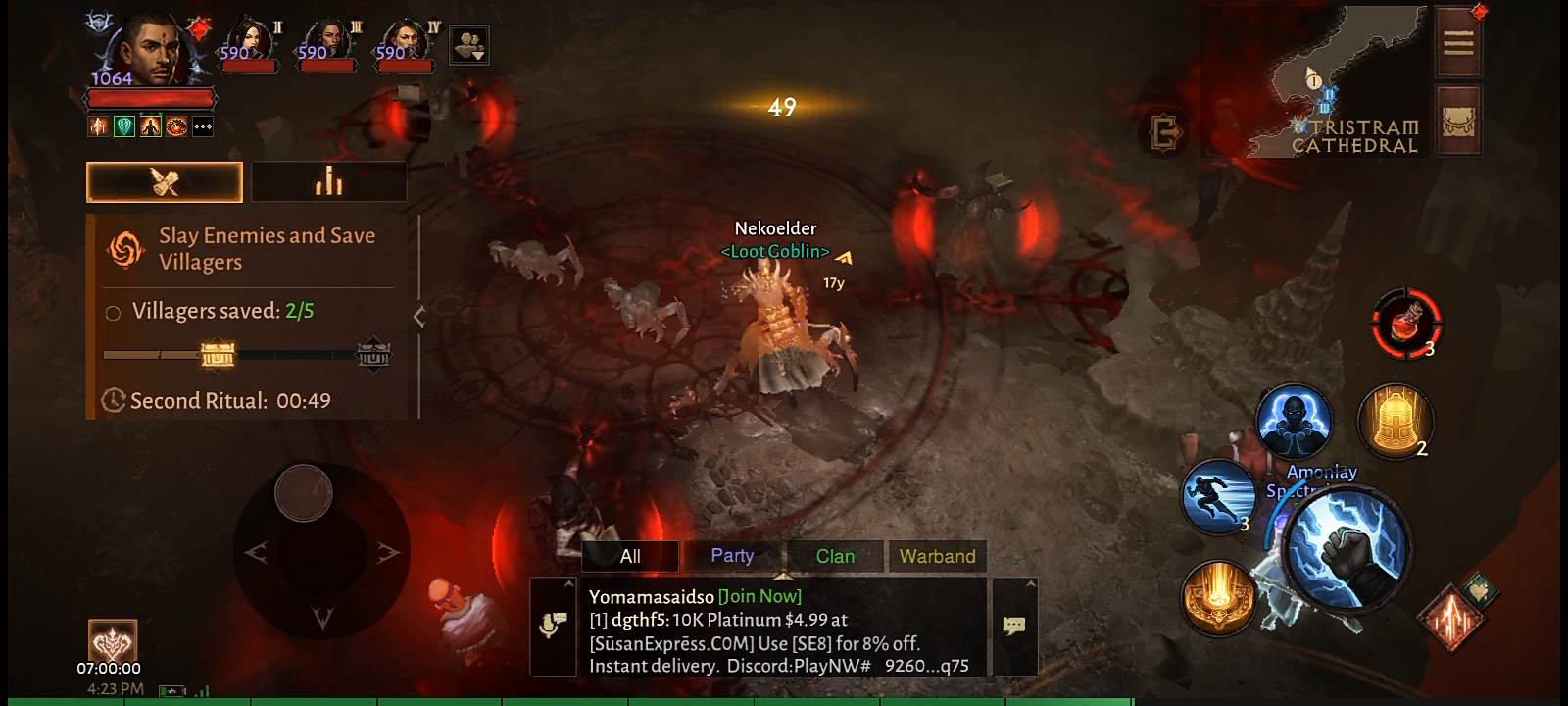The width and height of the screenshot is (1568, 706).
Task: Cast the golden bell skill
Action: (x=1394, y=421)
